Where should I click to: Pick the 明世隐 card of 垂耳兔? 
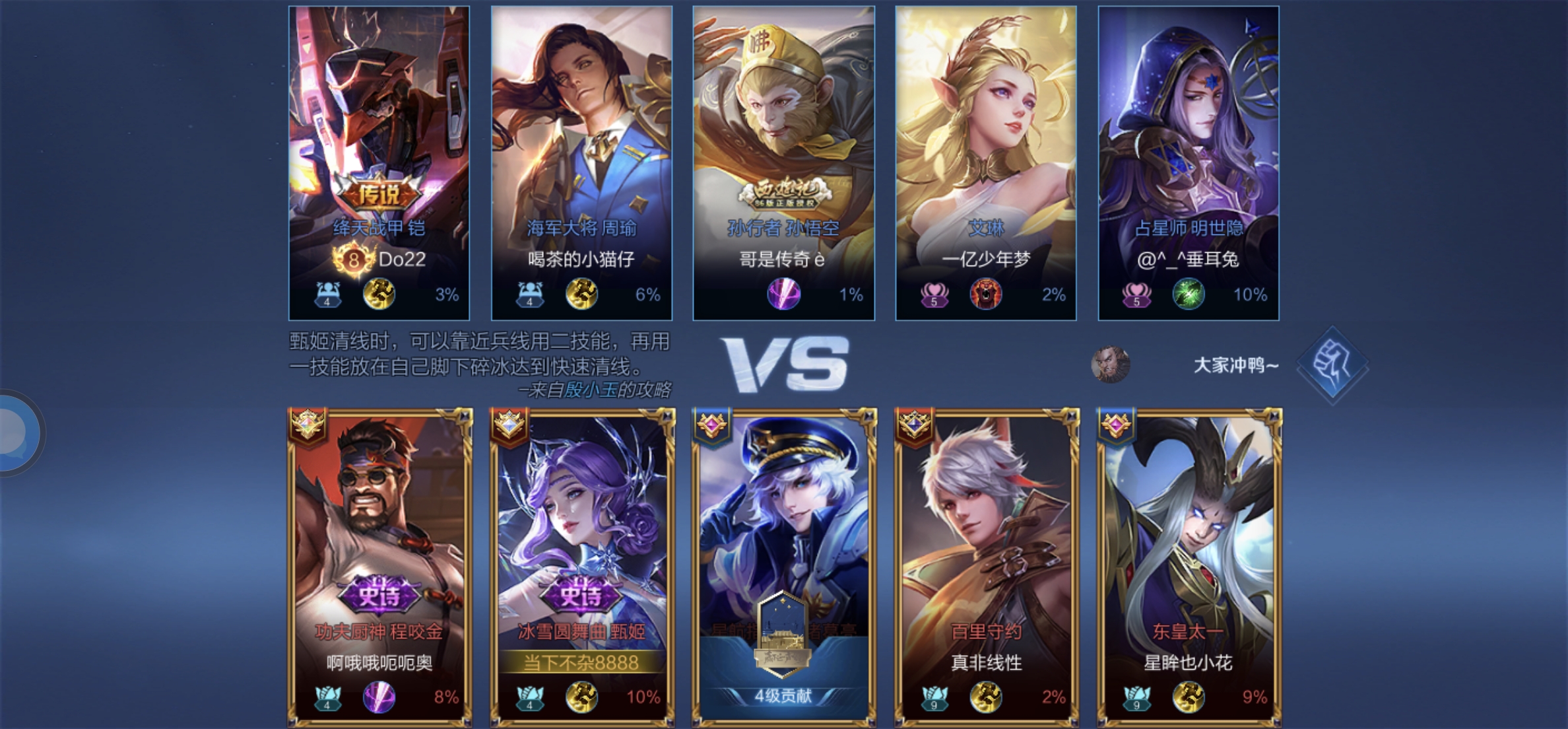pos(1188,162)
